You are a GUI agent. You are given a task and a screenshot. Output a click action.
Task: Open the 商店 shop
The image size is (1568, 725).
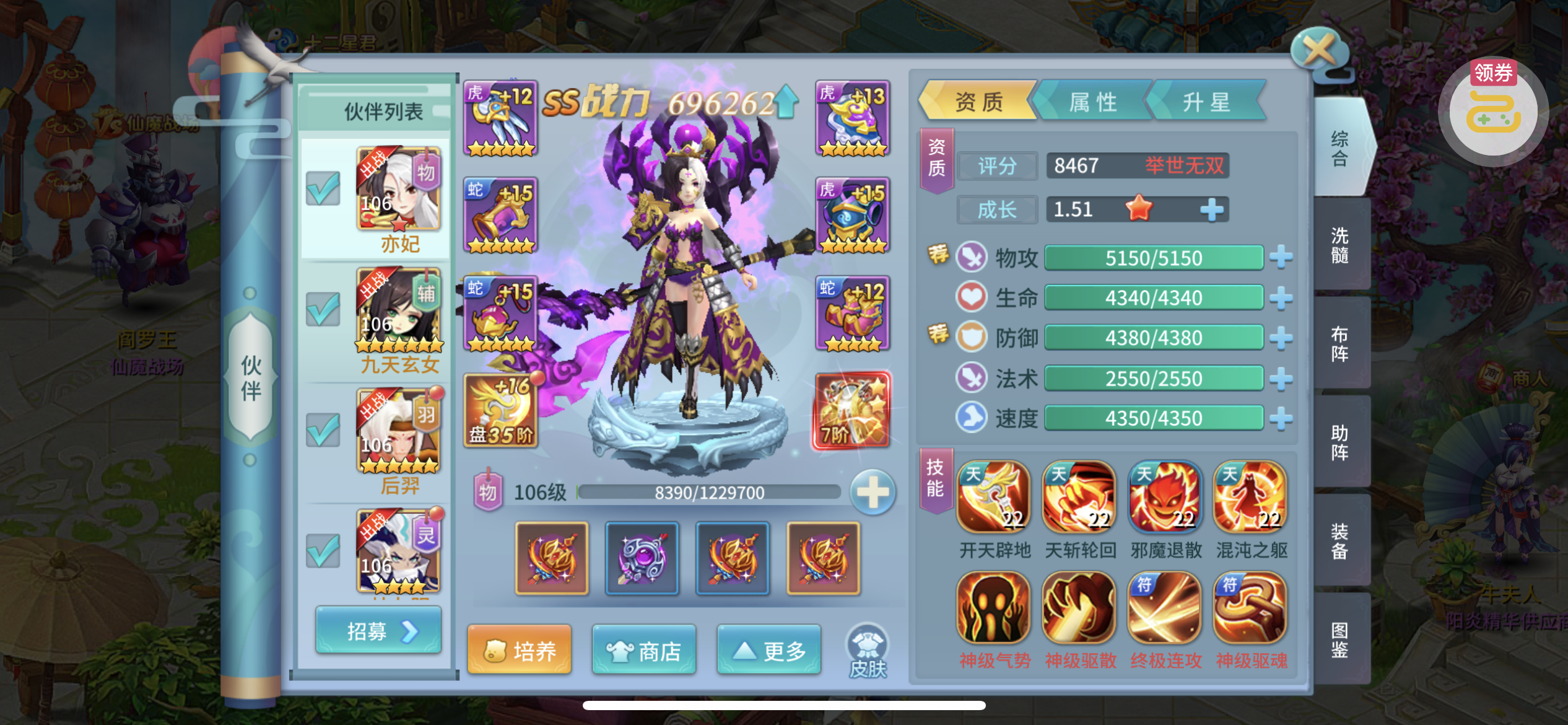(644, 650)
